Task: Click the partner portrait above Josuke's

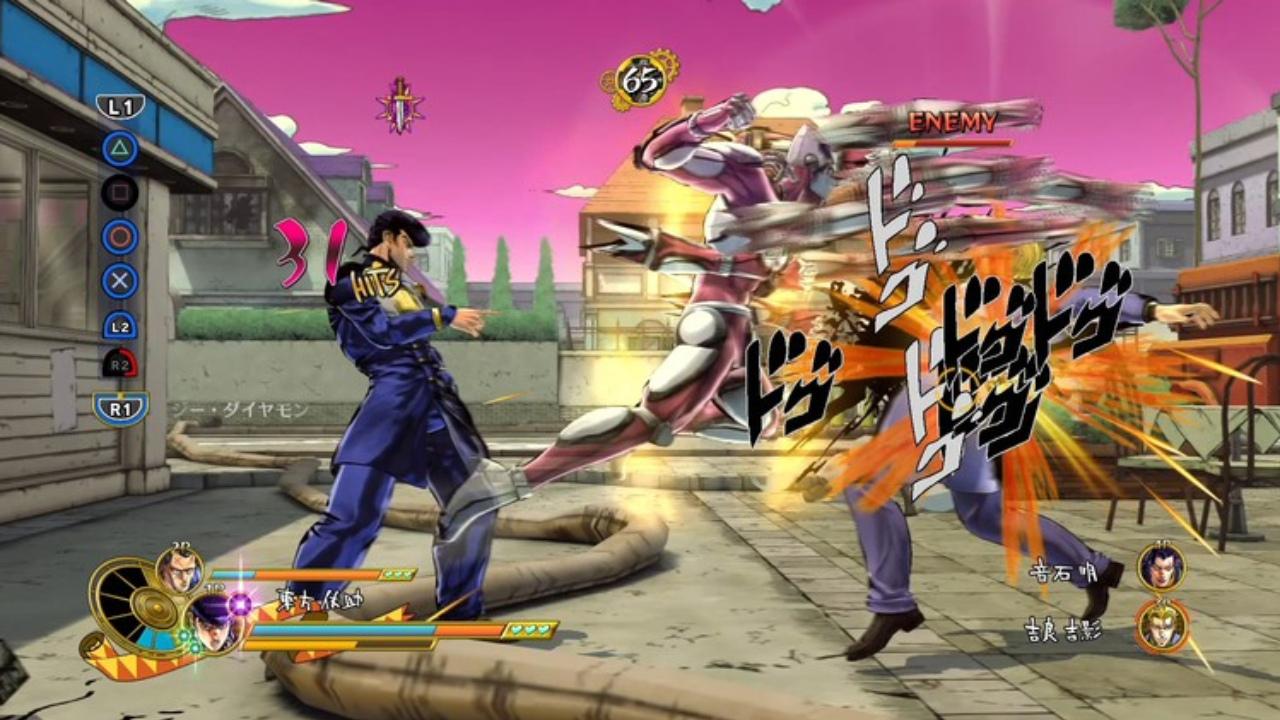Action: click(x=179, y=571)
